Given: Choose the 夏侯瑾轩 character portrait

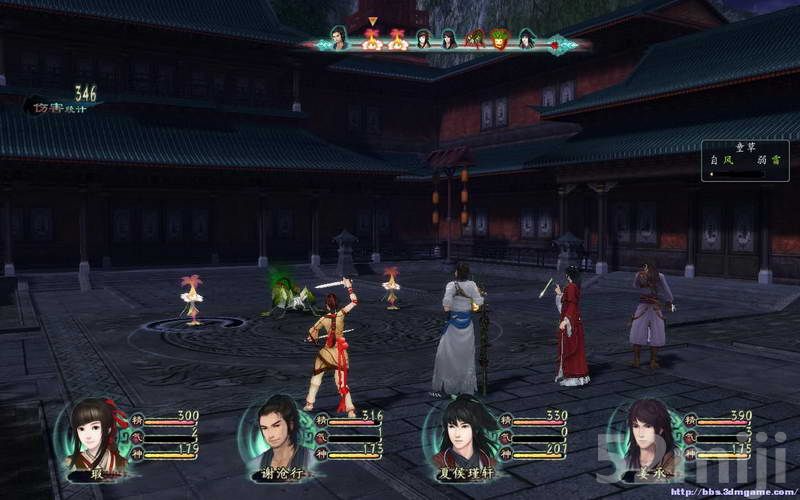Looking at the screenshot, I should coord(458,436).
